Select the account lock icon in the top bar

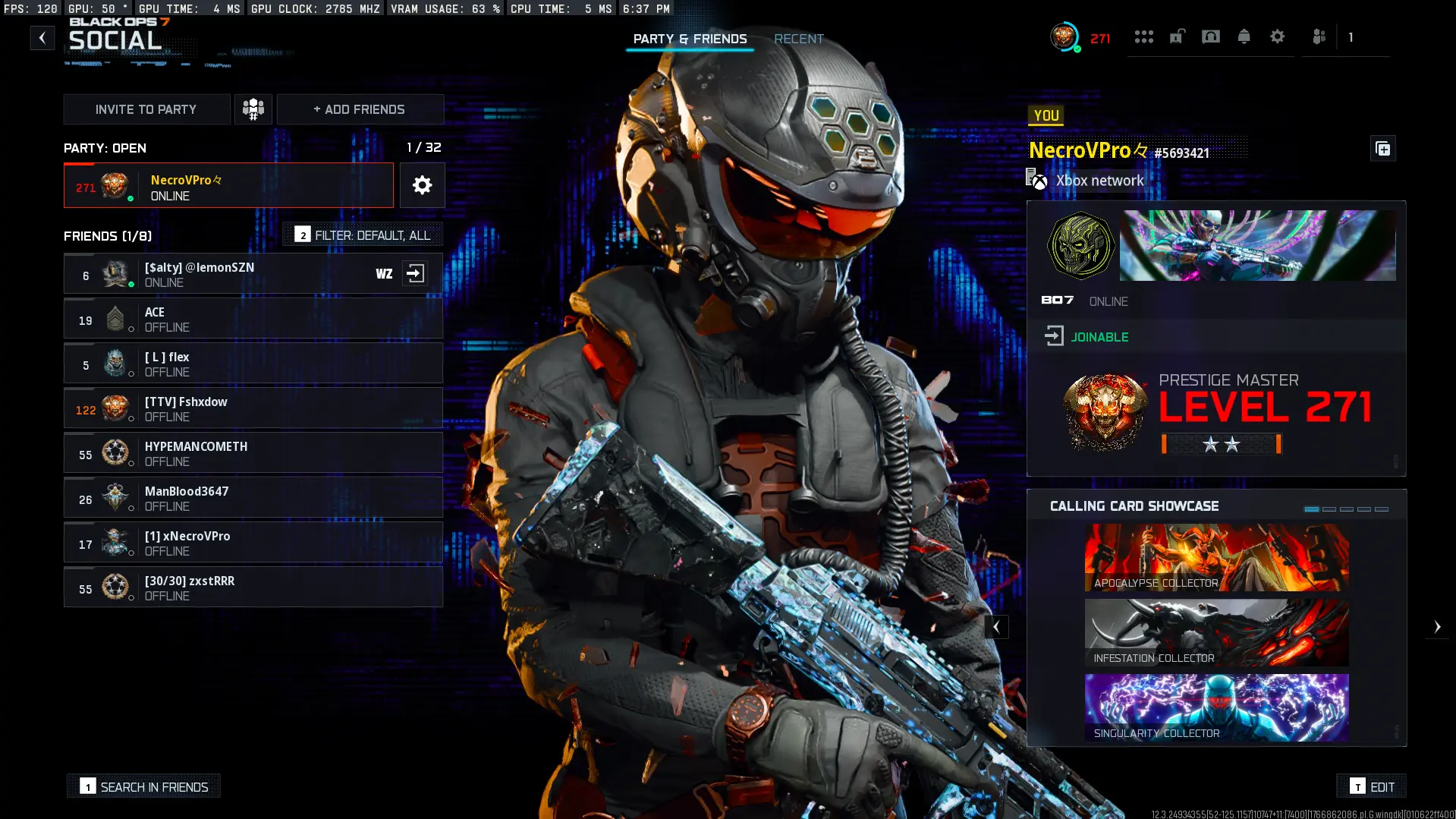click(x=1177, y=36)
